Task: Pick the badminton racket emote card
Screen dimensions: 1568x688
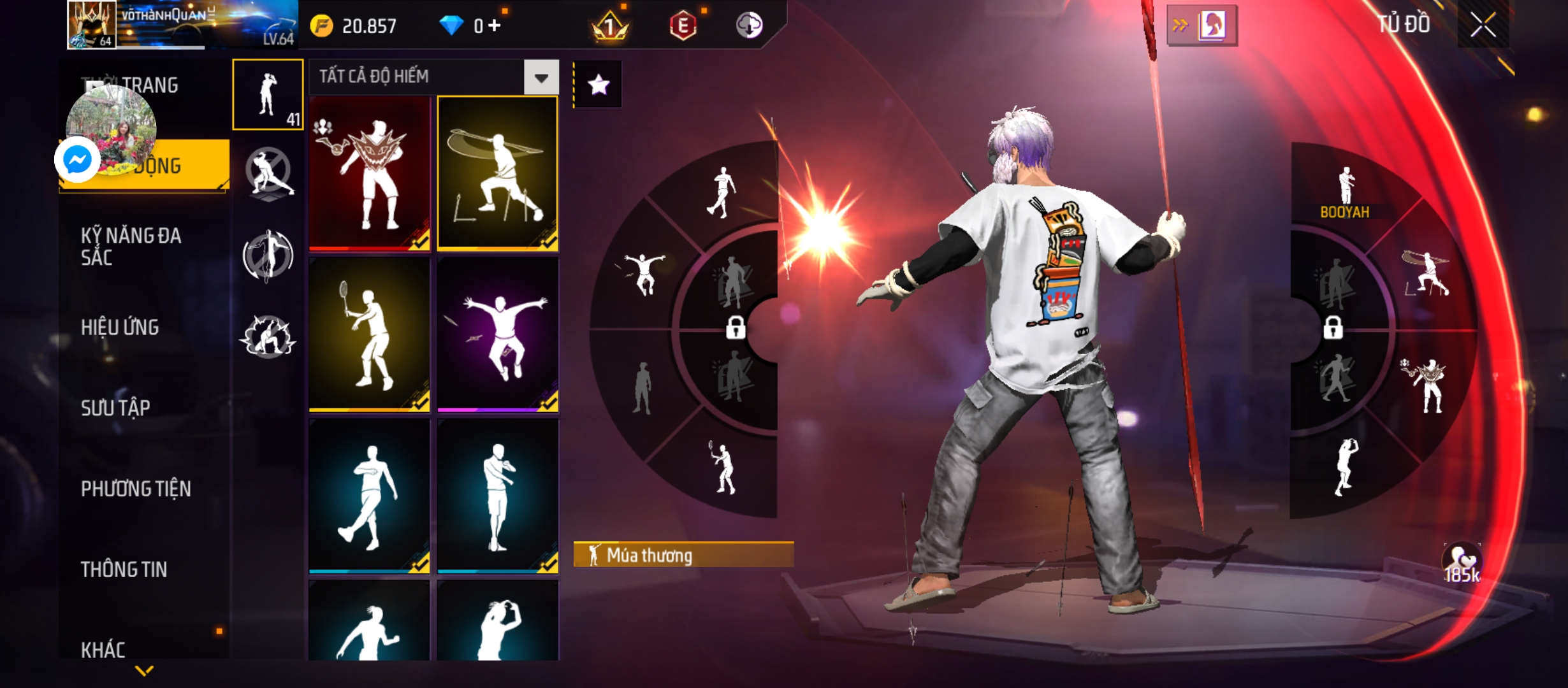Action: tap(370, 334)
